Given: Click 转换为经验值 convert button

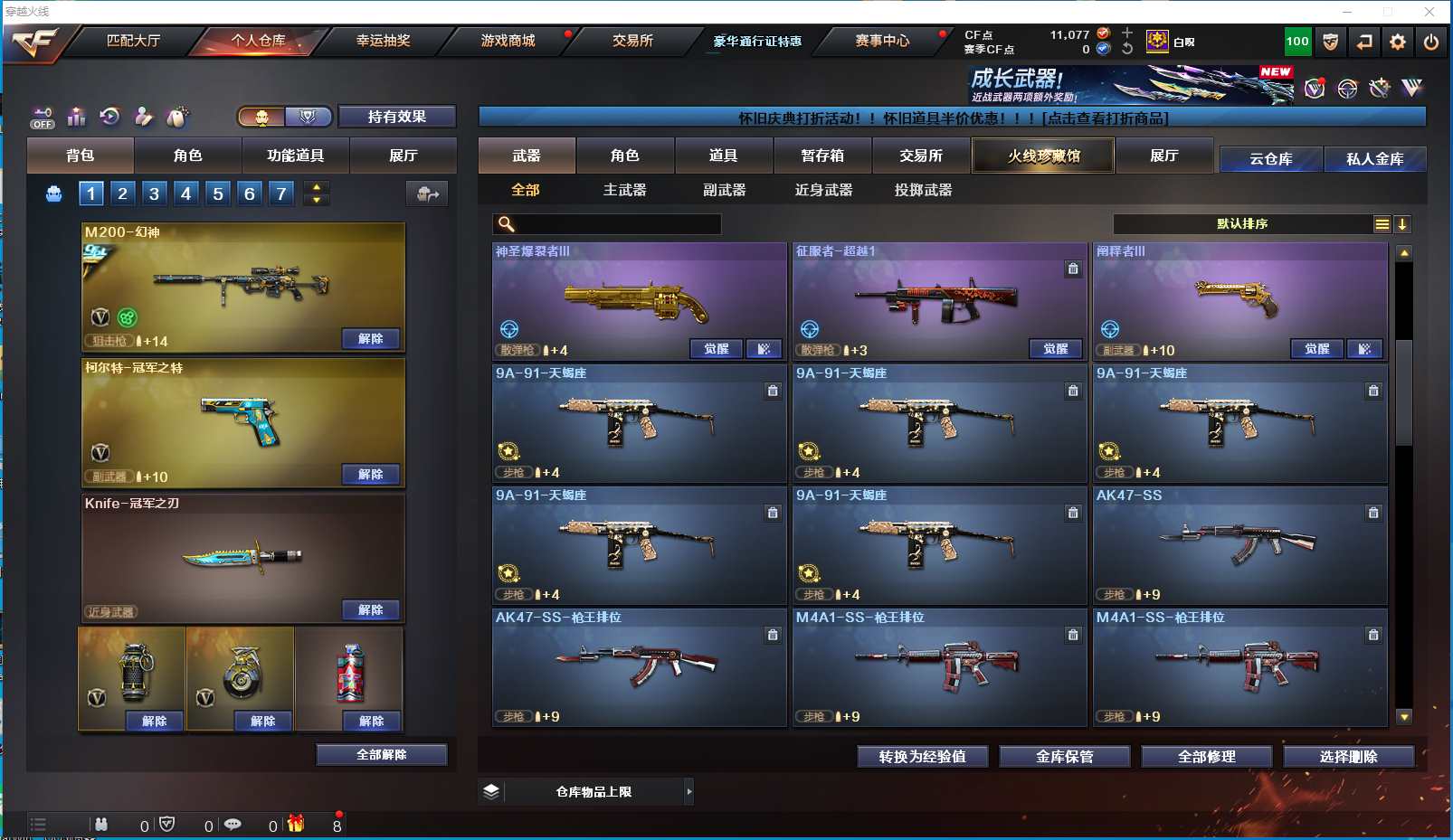Looking at the screenshot, I should (922, 756).
